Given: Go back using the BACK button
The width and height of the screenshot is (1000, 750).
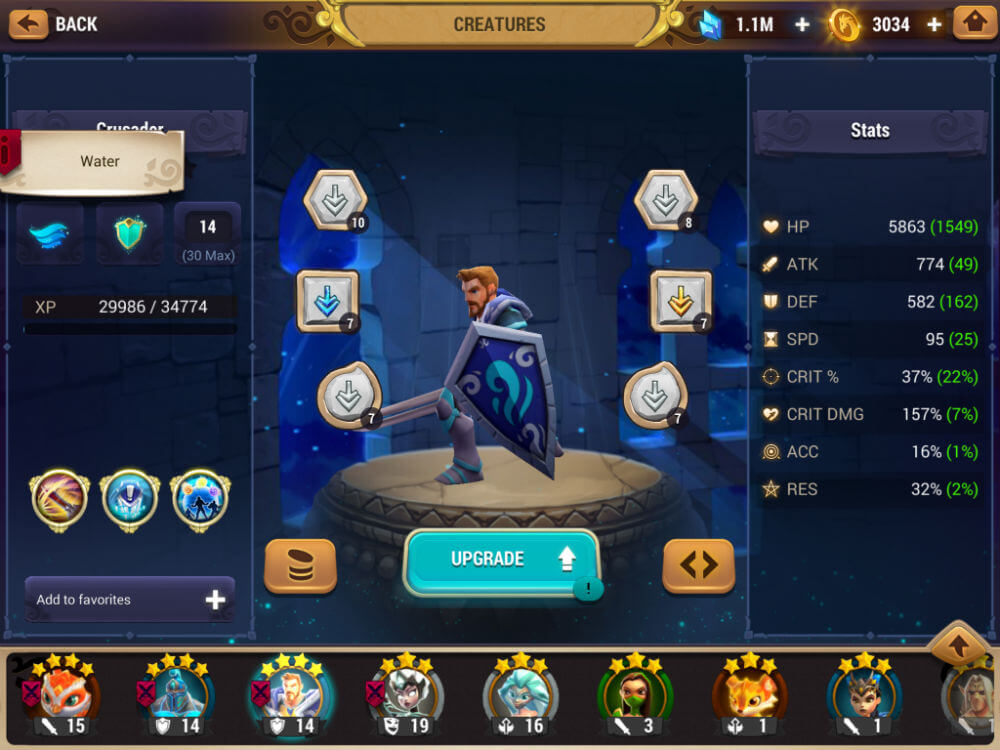Looking at the screenshot, I should coord(56,24).
